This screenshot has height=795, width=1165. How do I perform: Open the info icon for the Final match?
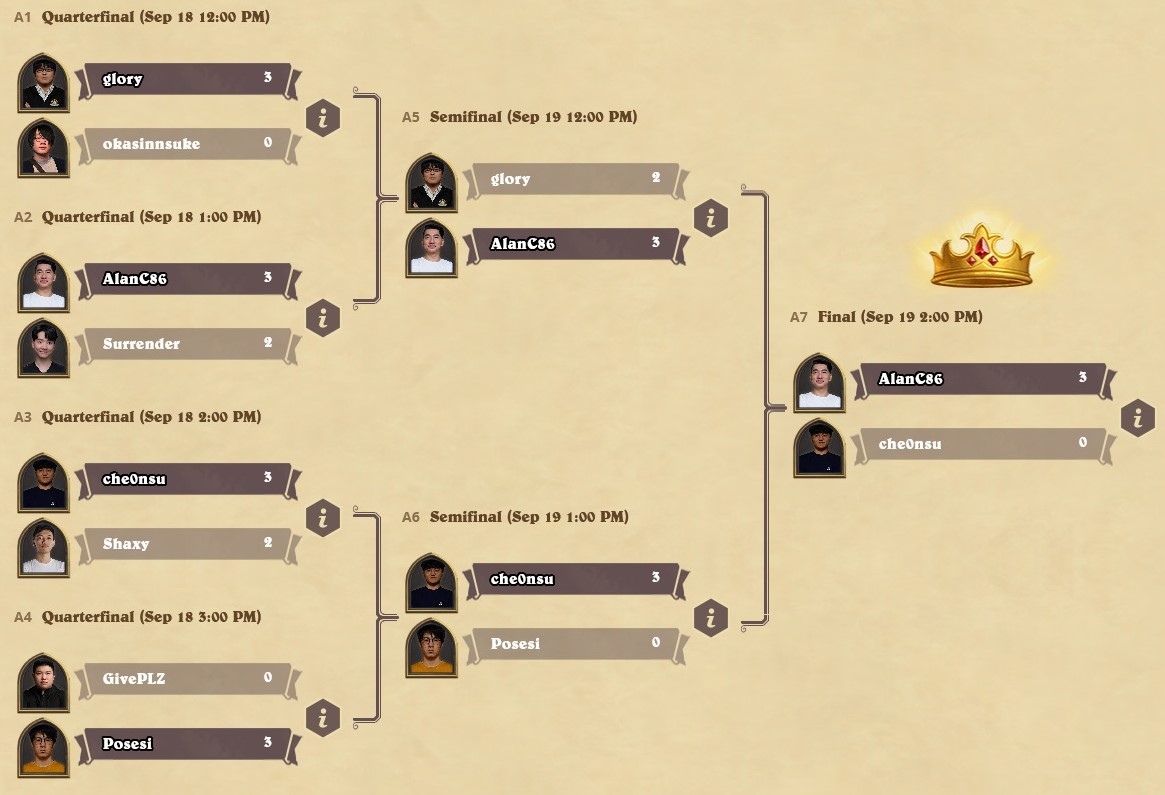(1138, 418)
